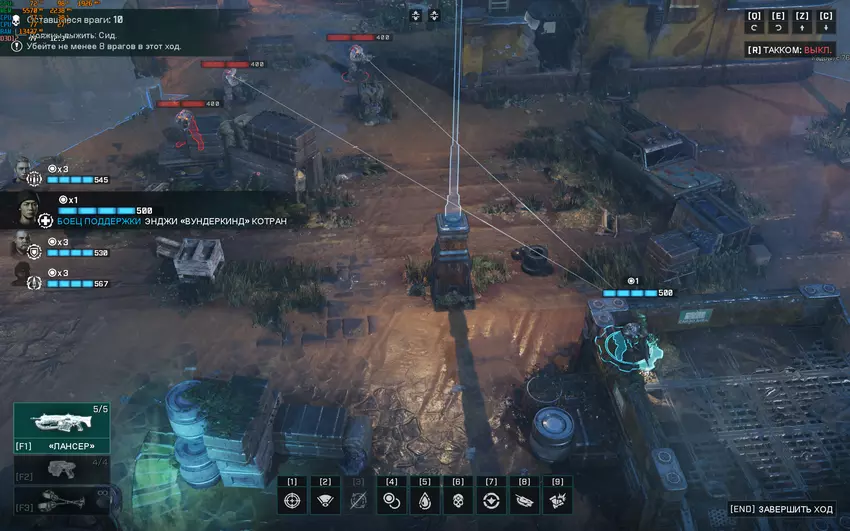Click End Turn (ЗАВЕРШИТЬ ХОД)
The width and height of the screenshot is (850, 531).
point(781,510)
